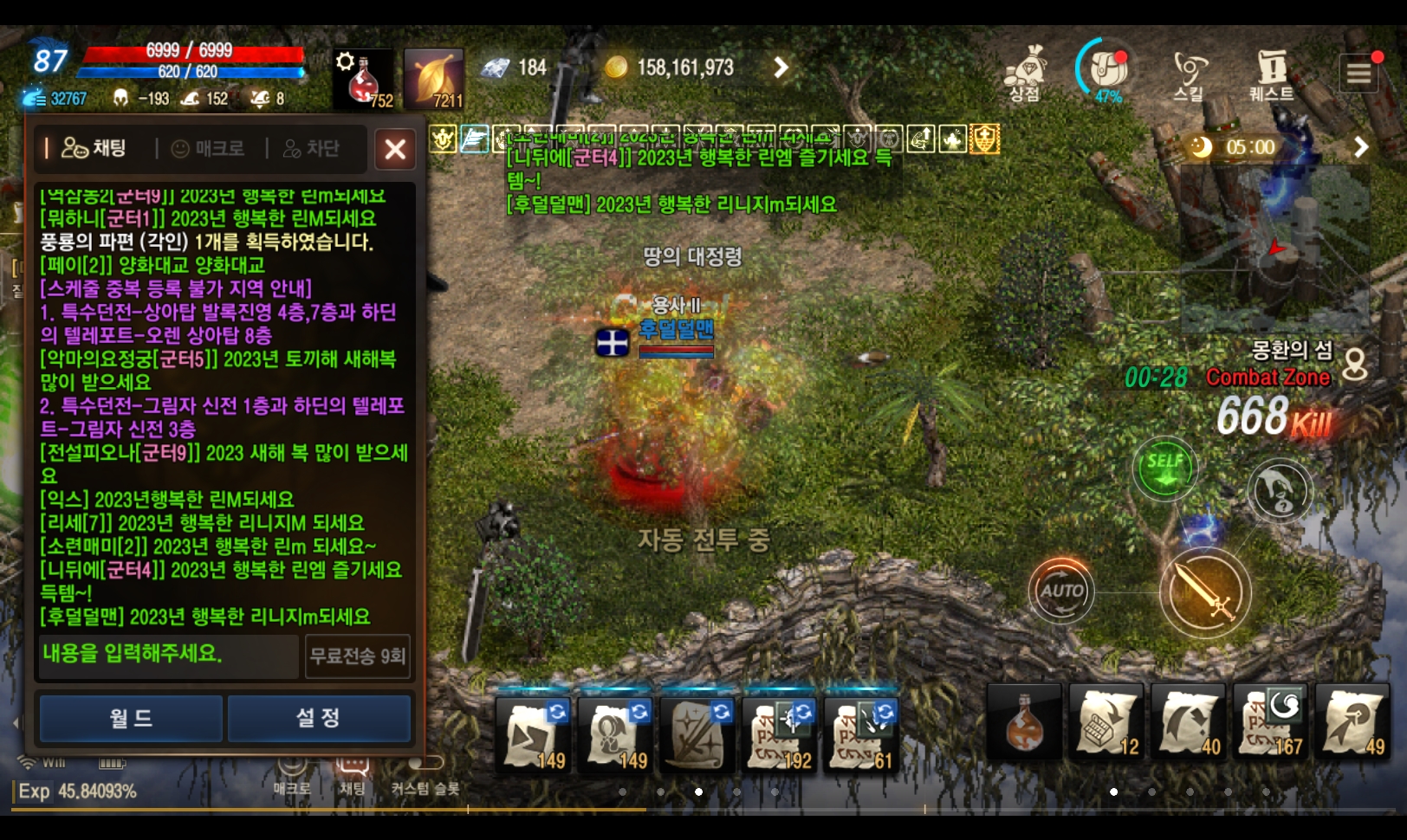The image size is (1407, 840).
Task: Close the chat window
Action: tap(395, 149)
